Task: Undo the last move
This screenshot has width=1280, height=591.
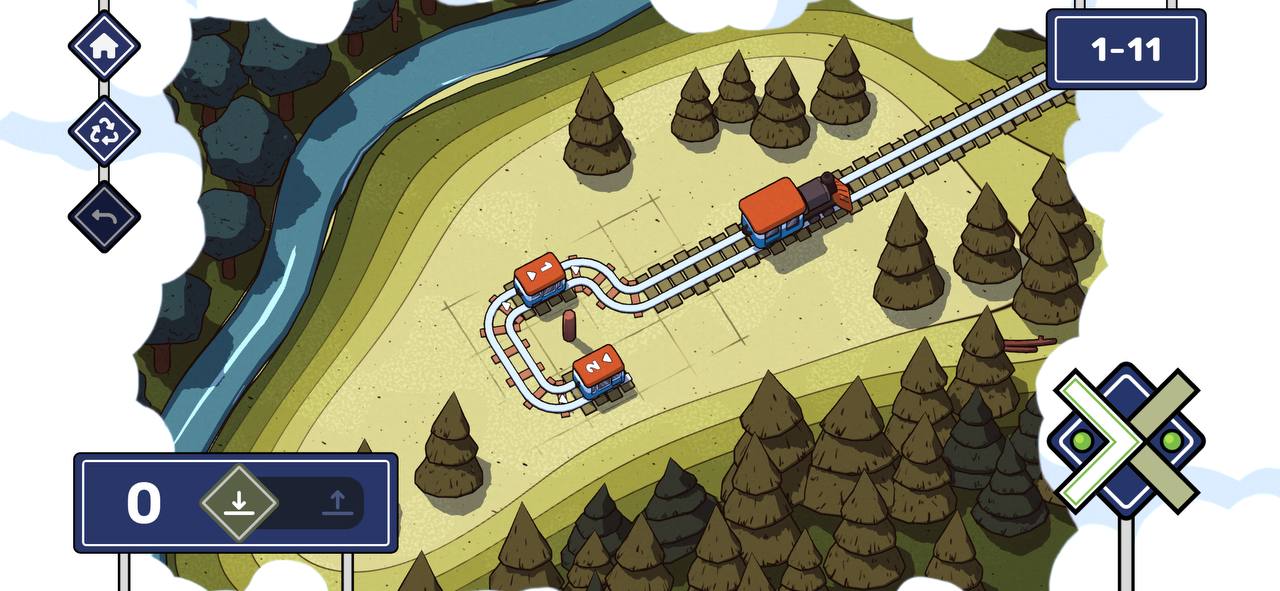Action: [x=104, y=216]
